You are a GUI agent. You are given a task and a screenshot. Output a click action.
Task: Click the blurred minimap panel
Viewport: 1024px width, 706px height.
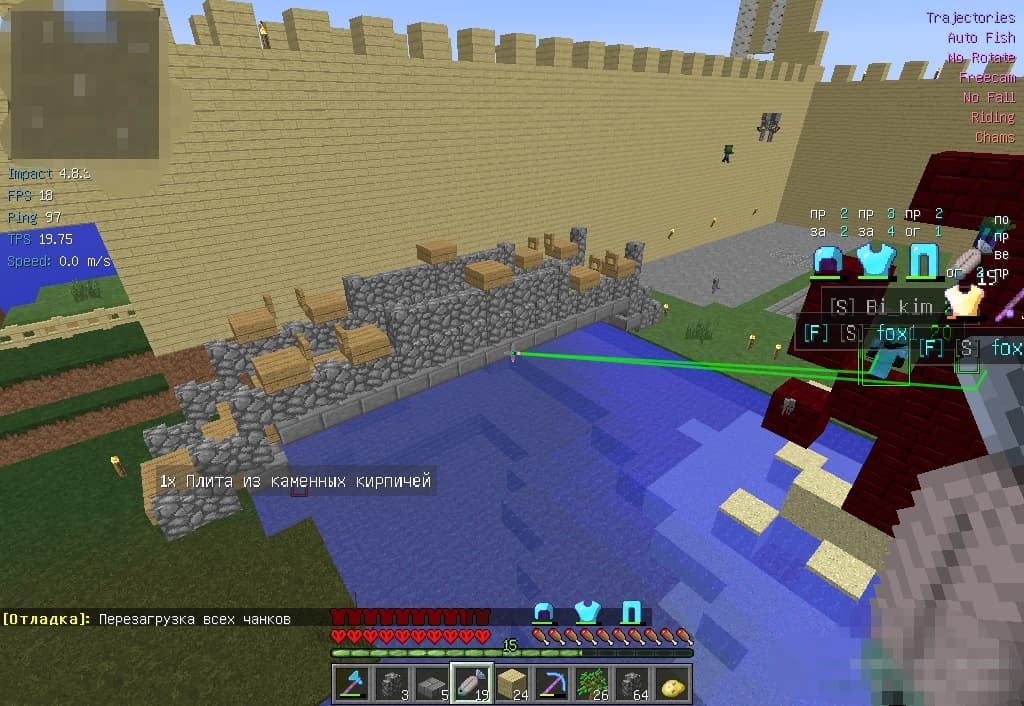[83, 82]
